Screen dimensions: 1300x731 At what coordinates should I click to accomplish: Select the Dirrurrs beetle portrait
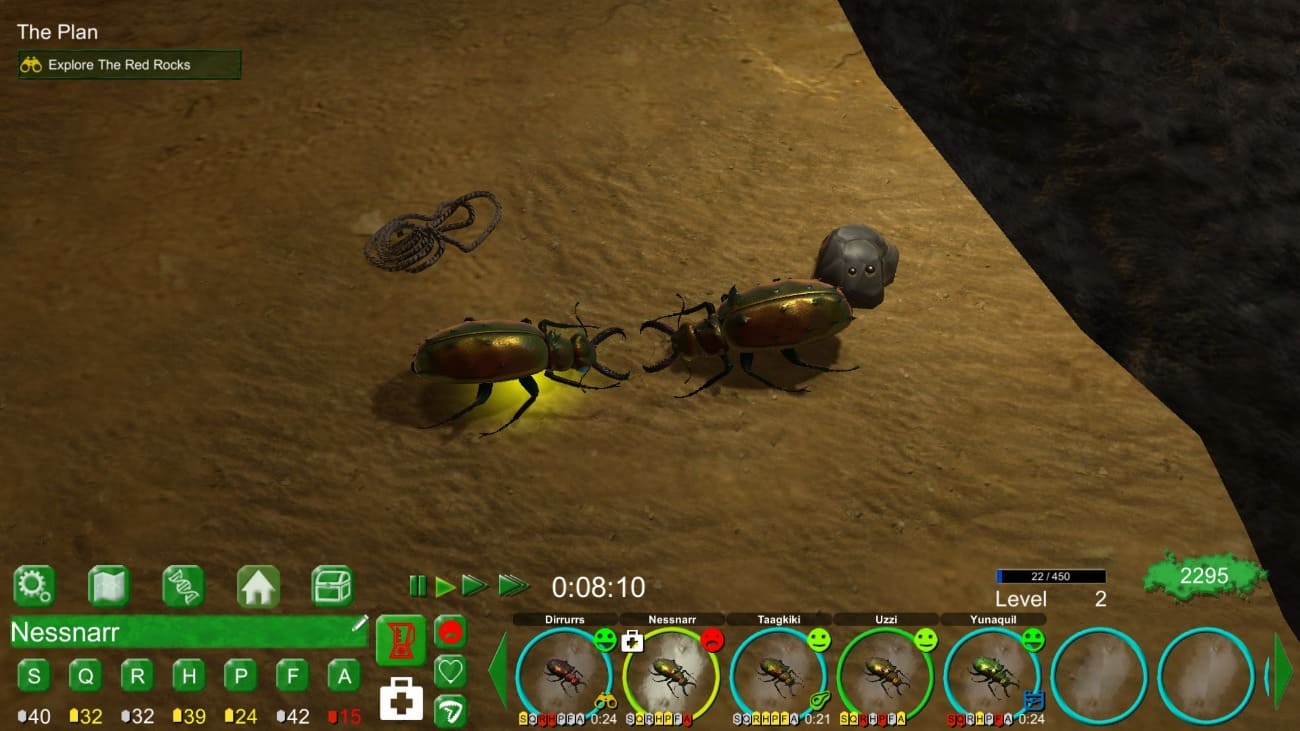coord(564,675)
